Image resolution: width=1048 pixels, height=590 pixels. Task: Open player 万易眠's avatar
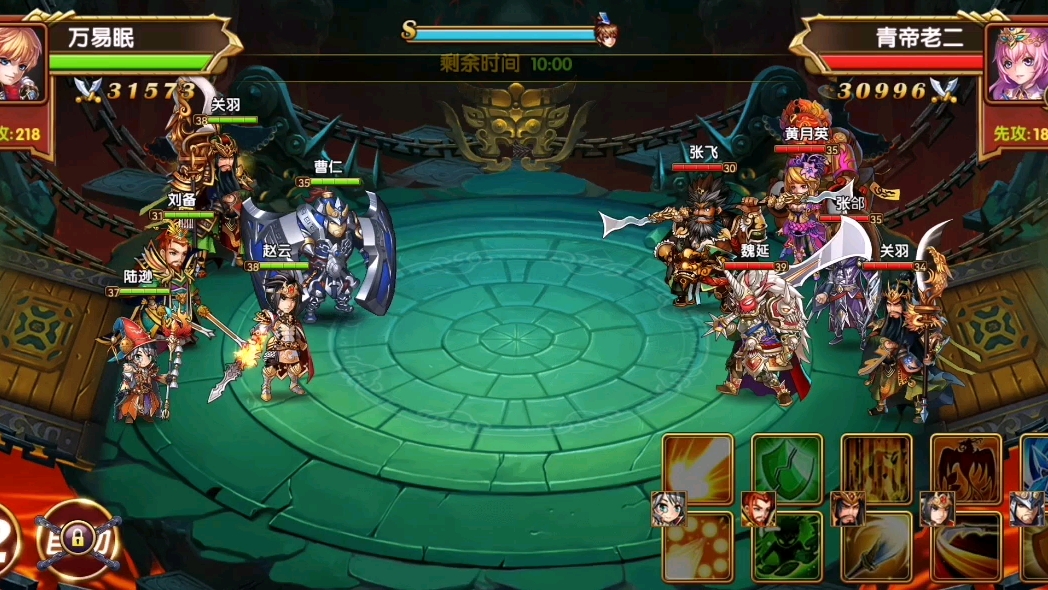[x=20, y=62]
